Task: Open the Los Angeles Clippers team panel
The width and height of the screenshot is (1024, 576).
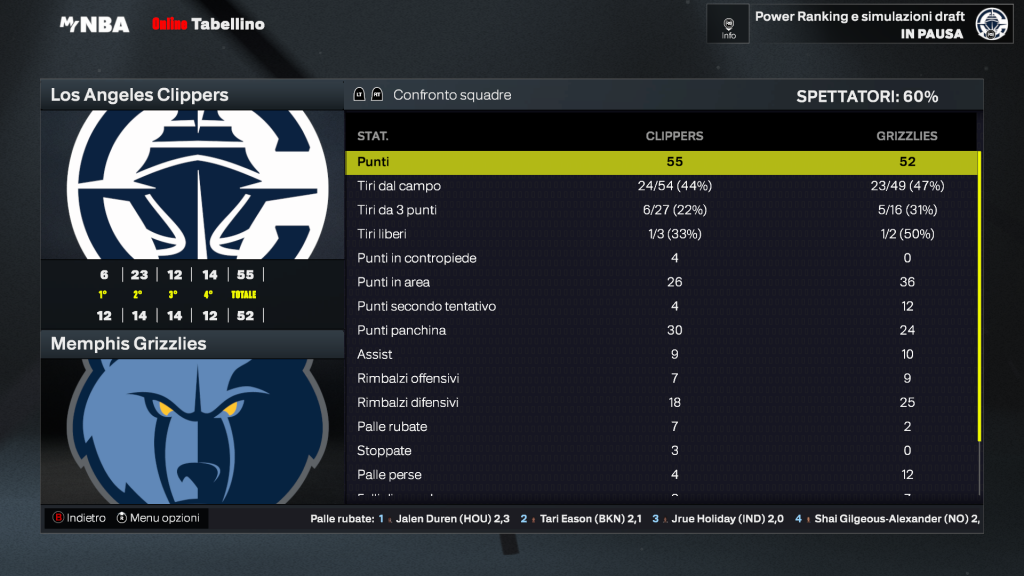Action: coord(191,95)
